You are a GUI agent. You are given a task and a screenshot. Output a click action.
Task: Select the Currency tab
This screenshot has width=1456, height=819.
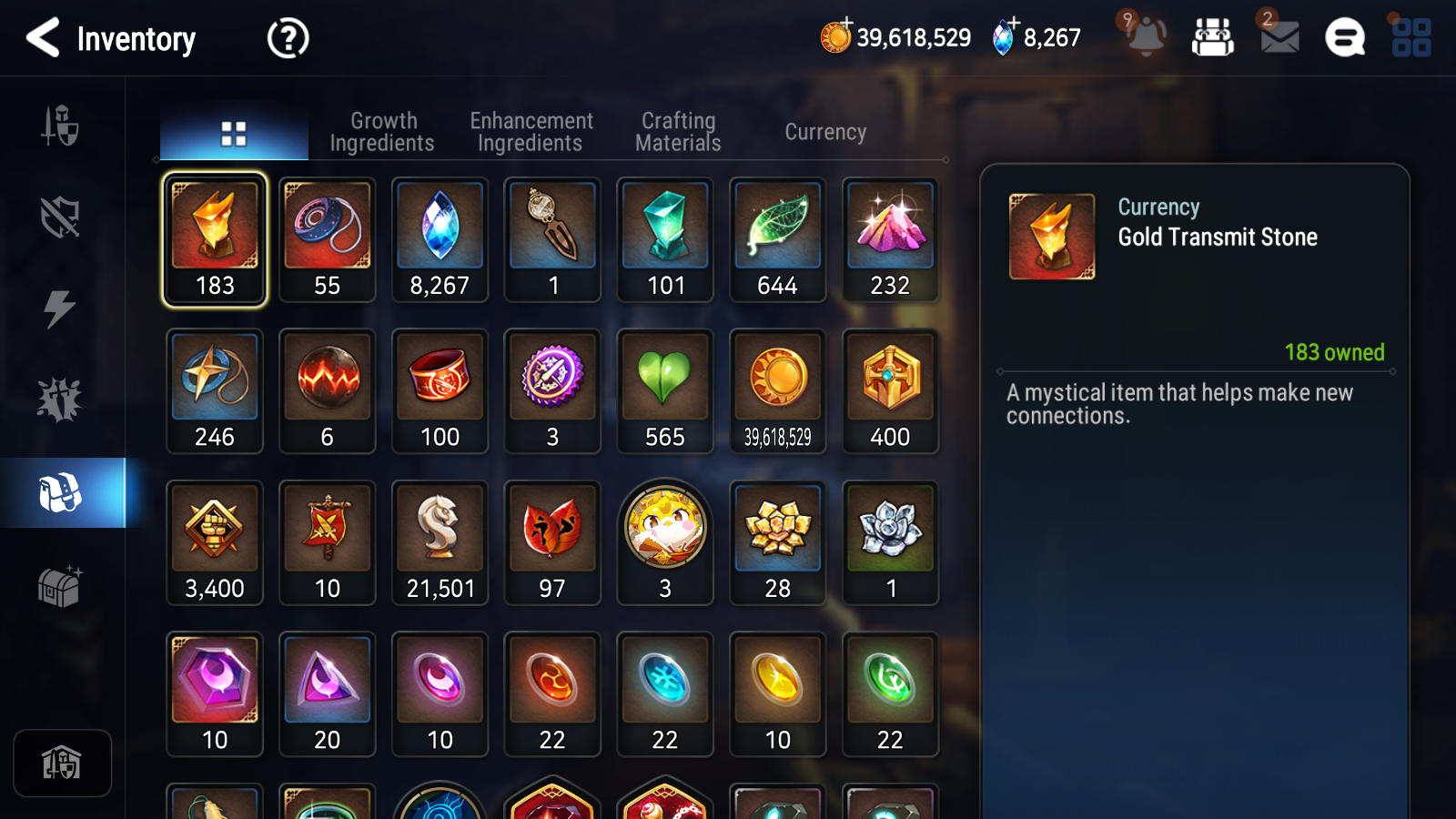point(825,132)
